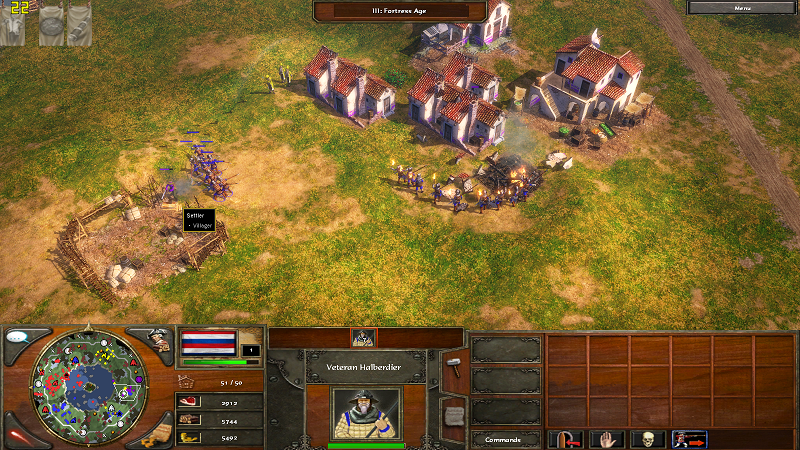800x450 pixels.
Task: Open the home city flag
Action: coord(209,345)
